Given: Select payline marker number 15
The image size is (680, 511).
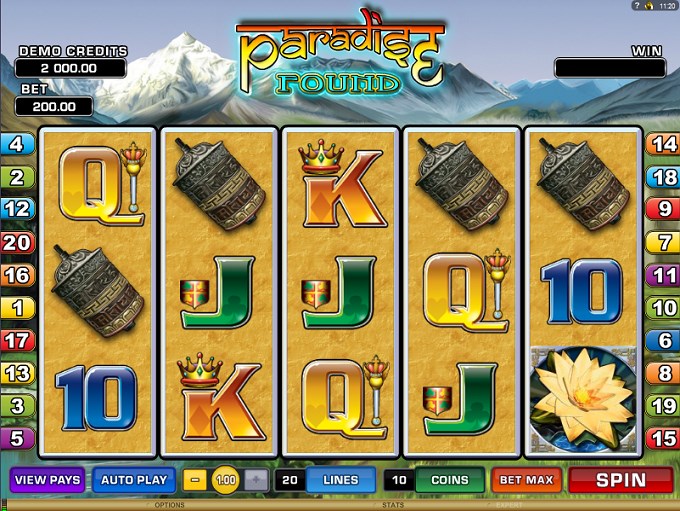Looking at the screenshot, I should [x=664, y=438].
